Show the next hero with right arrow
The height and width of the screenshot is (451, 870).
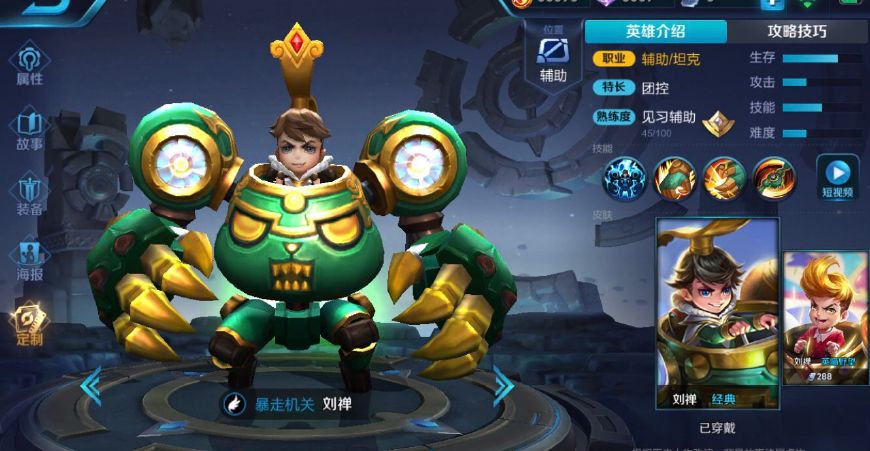click(503, 386)
